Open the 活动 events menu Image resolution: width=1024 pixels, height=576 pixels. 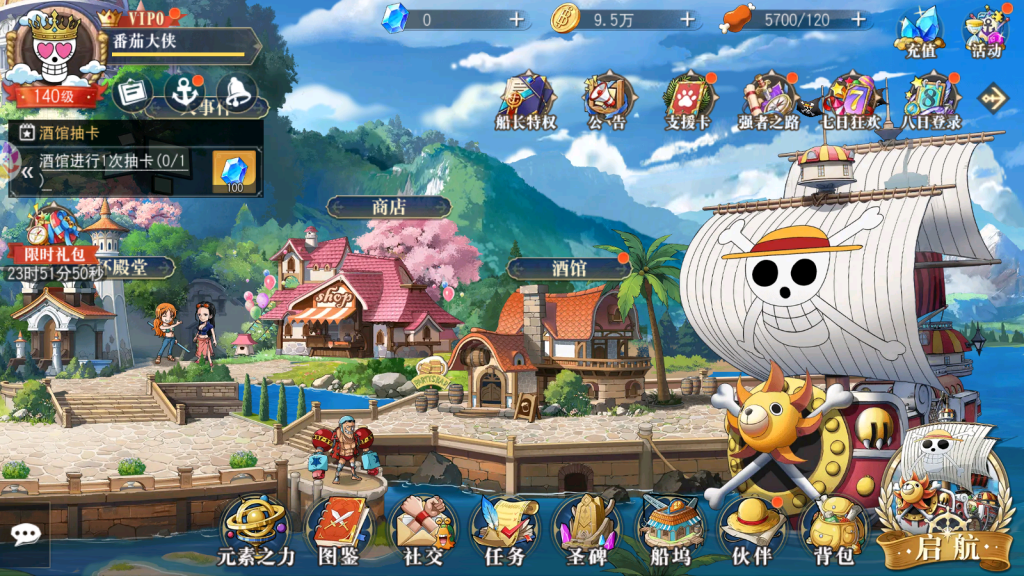click(985, 34)
